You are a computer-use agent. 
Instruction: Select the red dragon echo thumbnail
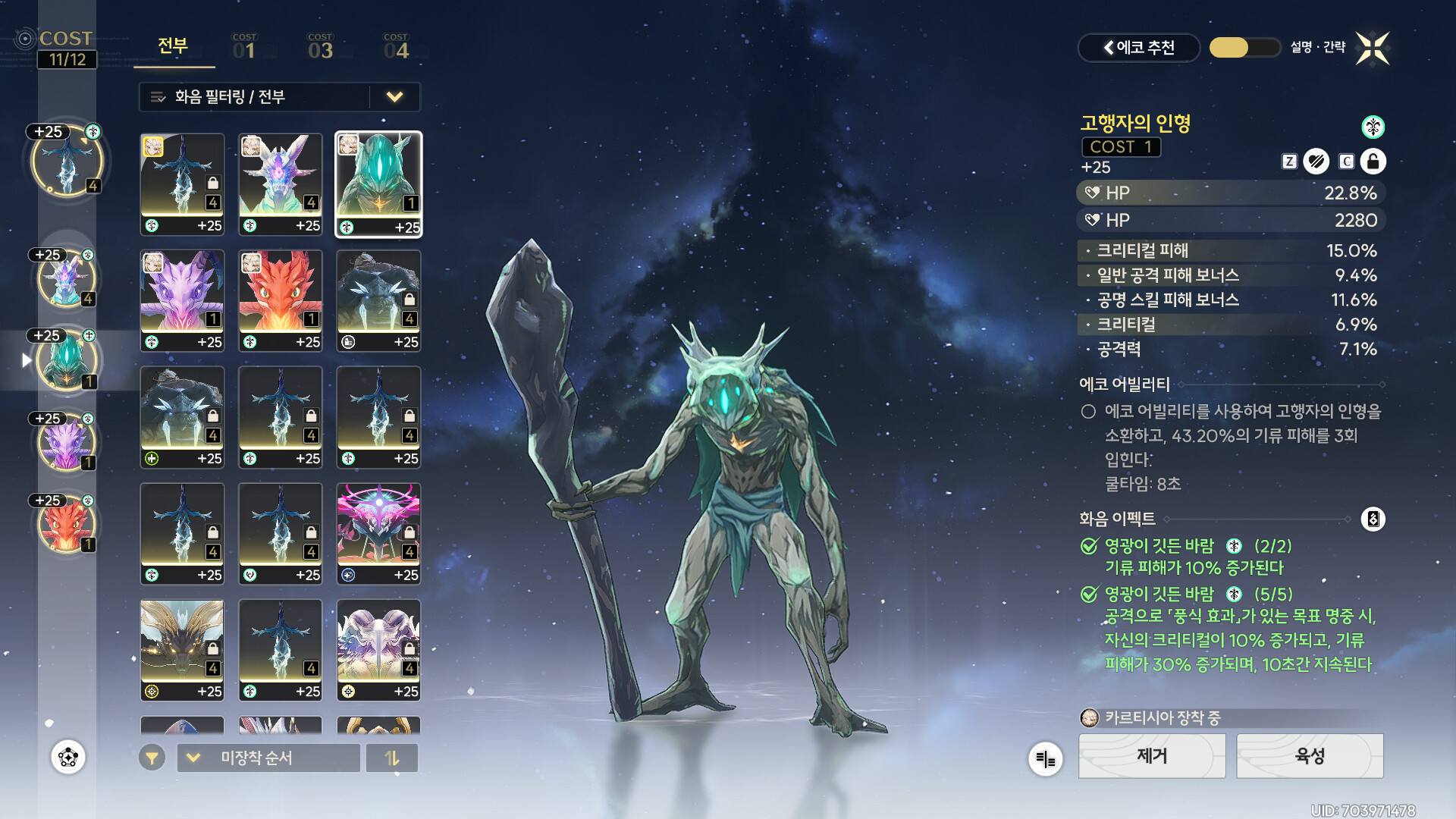coord(281,300)
